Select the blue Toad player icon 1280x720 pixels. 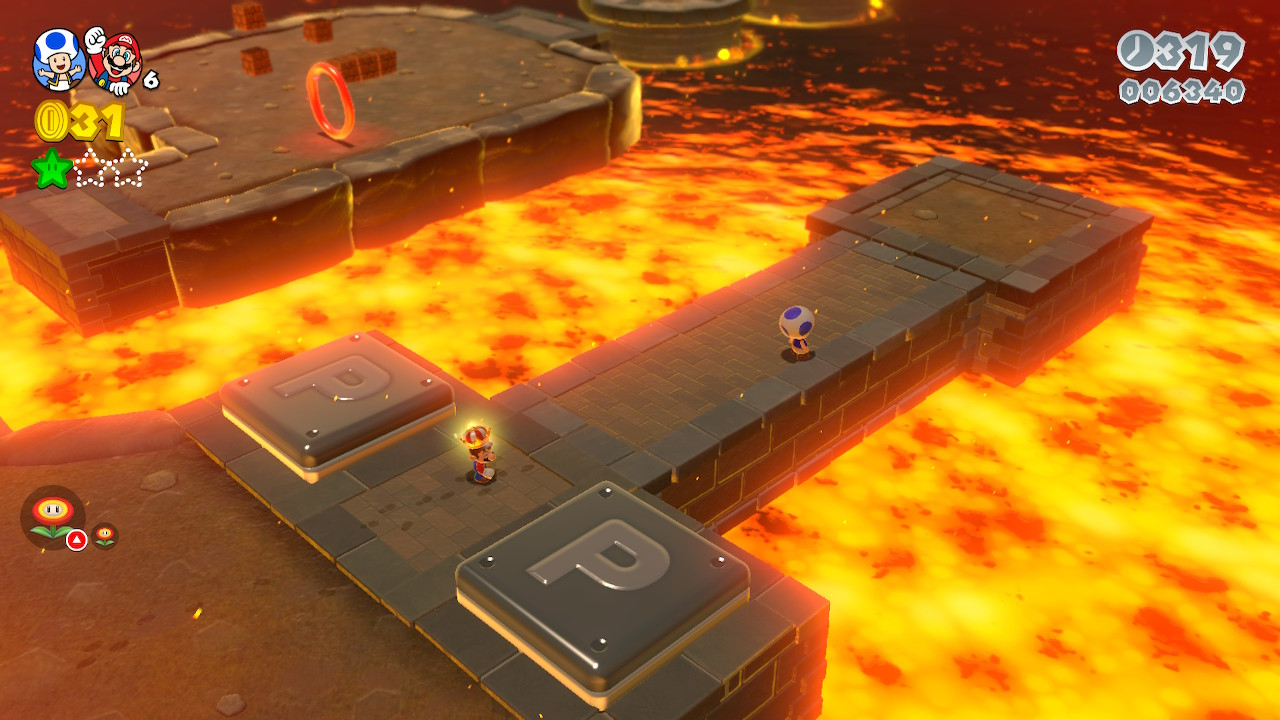[x=59, y=59]
